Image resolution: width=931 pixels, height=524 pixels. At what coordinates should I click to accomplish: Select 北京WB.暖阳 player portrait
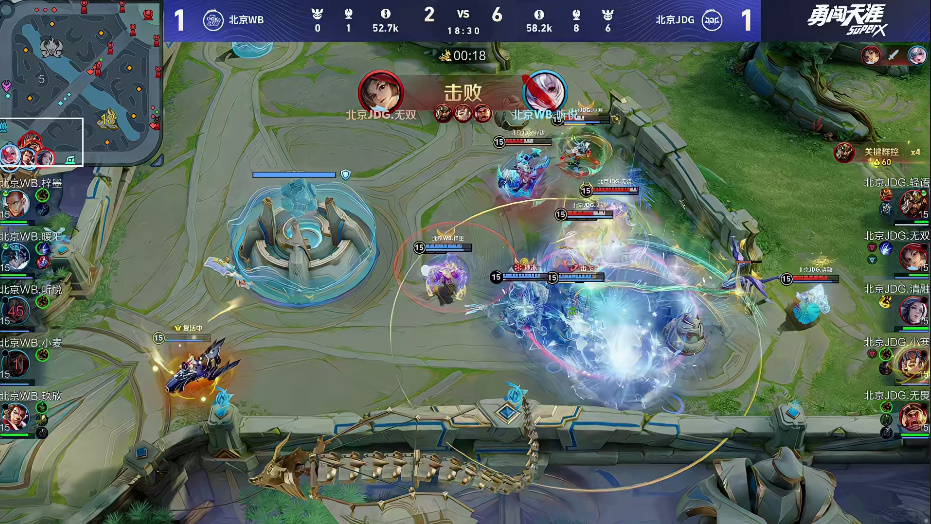(15, 257)
